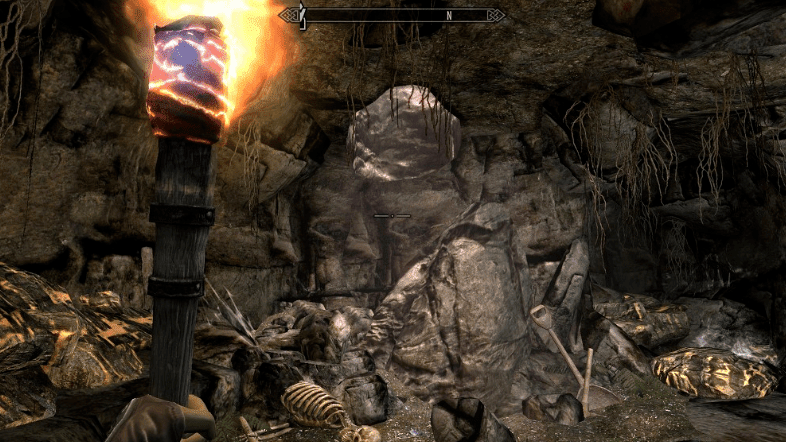Viewport: 786px width, 442px height.
Task: Click the compass bar at the top
Action: tap(392, 15)
